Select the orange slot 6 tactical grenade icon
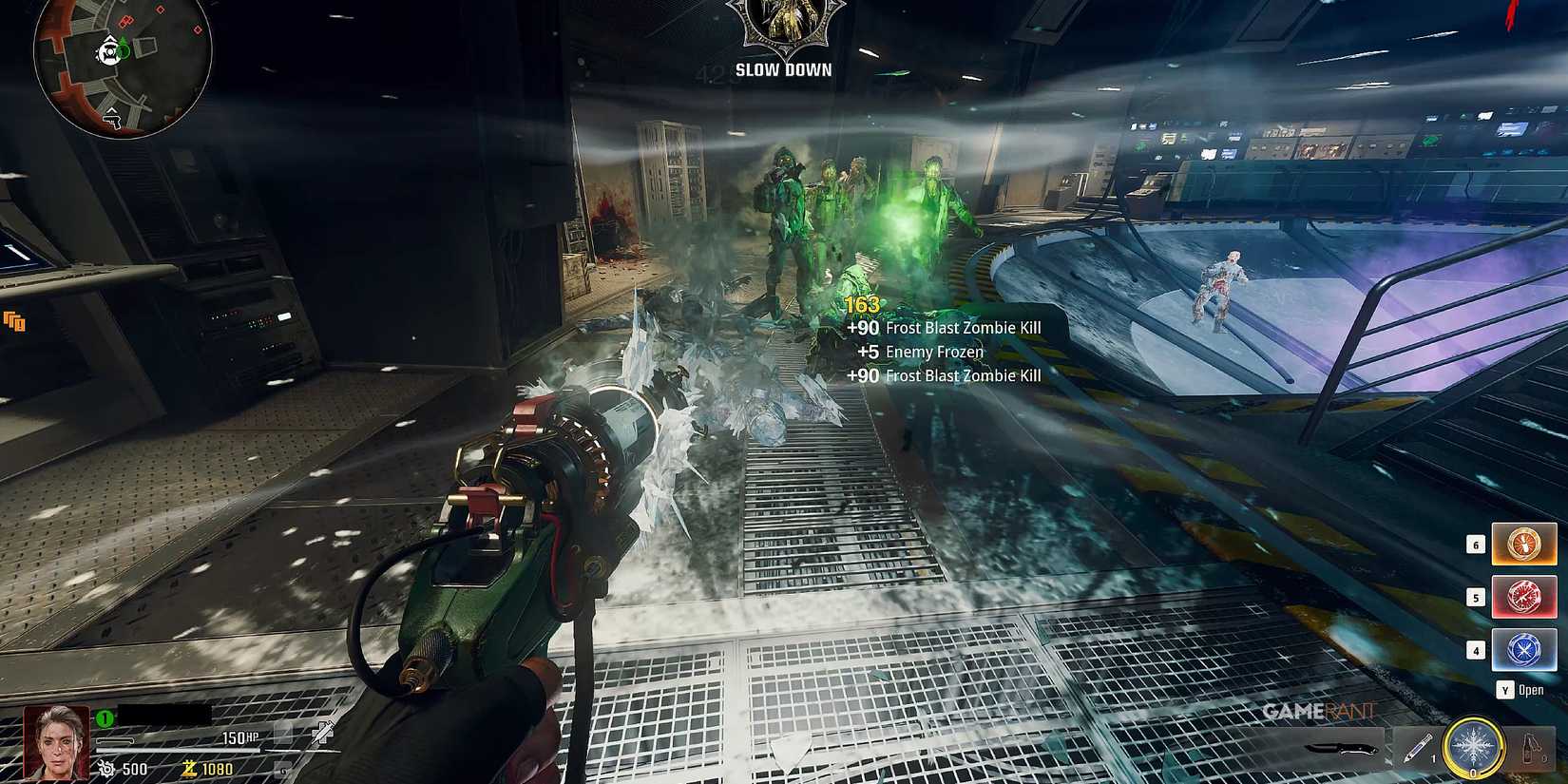The height and width of the screenshot is (784, 1568). [x=1524, y=544]
